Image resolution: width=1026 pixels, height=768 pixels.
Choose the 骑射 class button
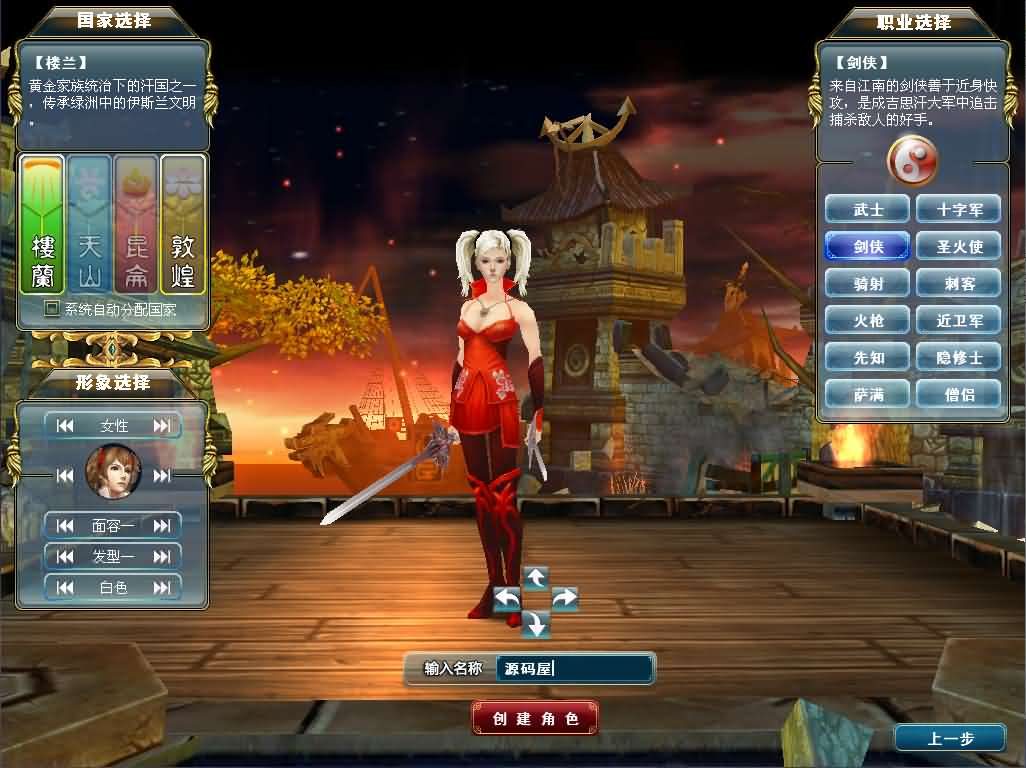tap(867, 283)
